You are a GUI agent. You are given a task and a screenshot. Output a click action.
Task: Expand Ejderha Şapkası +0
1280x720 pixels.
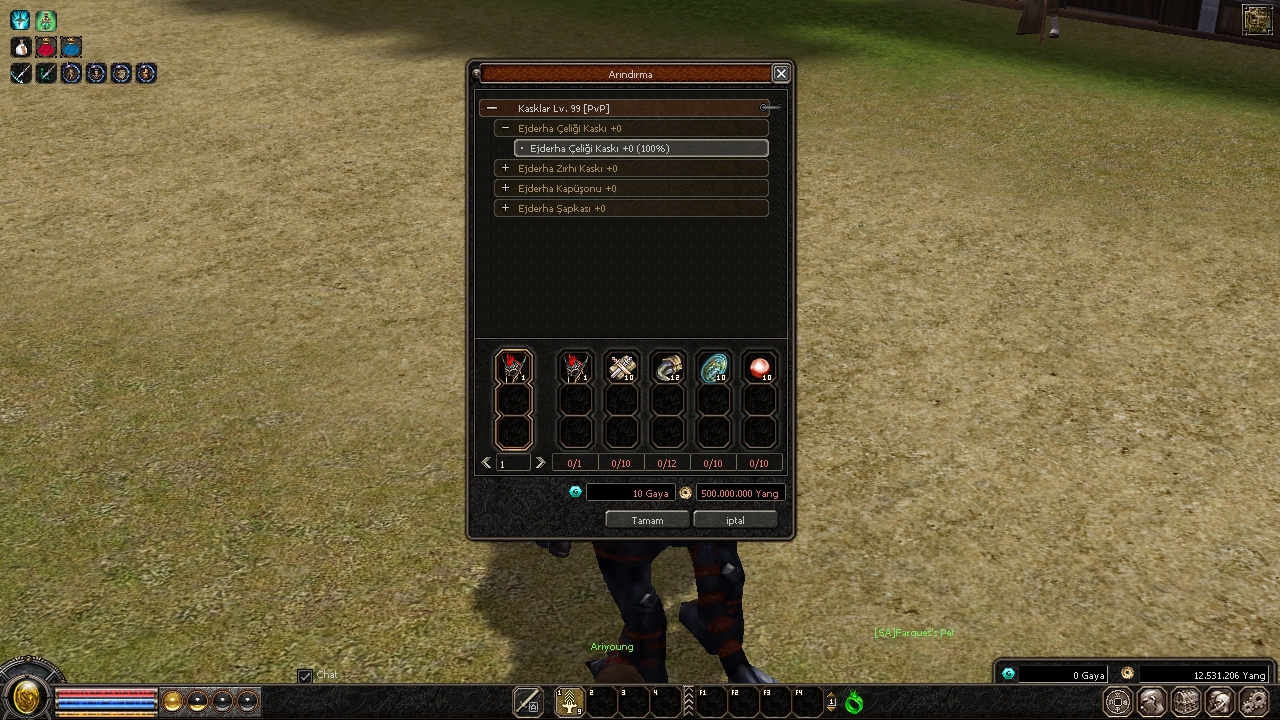[x=506, y=208]
